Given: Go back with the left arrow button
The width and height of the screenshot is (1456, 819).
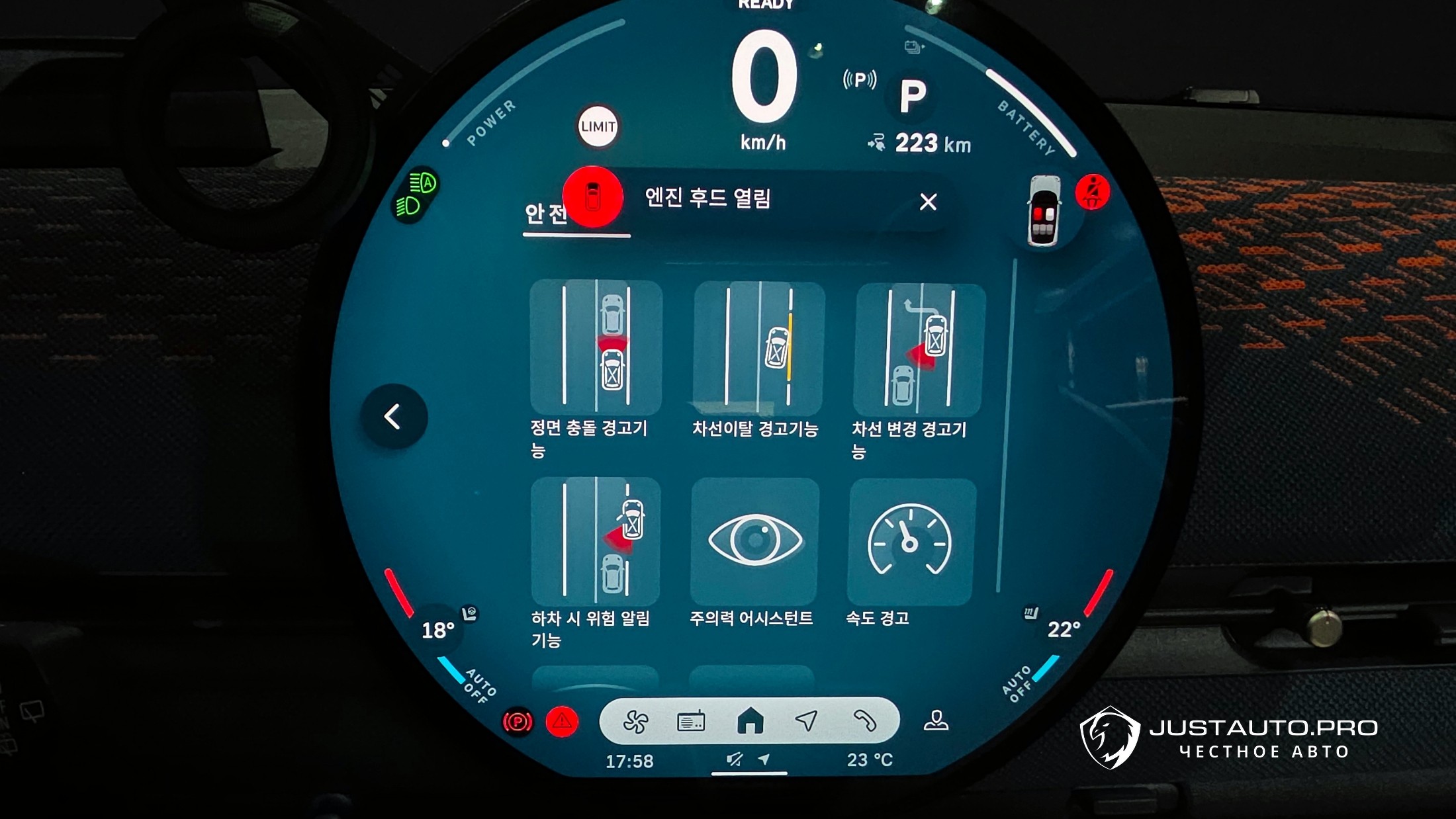Looking at the screenshot, I should (x=393, y=417).
